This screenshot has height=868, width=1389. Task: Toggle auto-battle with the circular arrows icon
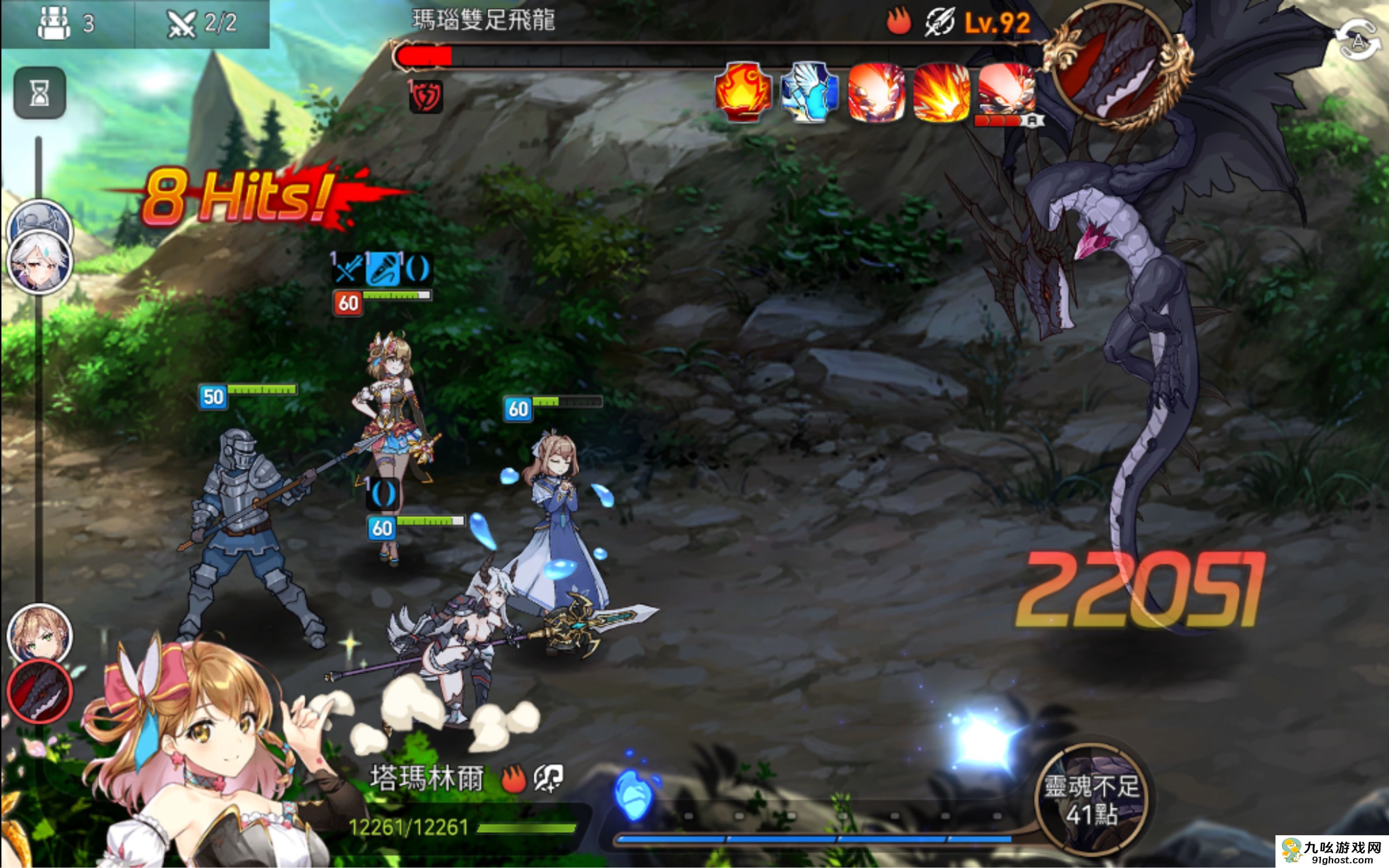[x=1358, y=40]
